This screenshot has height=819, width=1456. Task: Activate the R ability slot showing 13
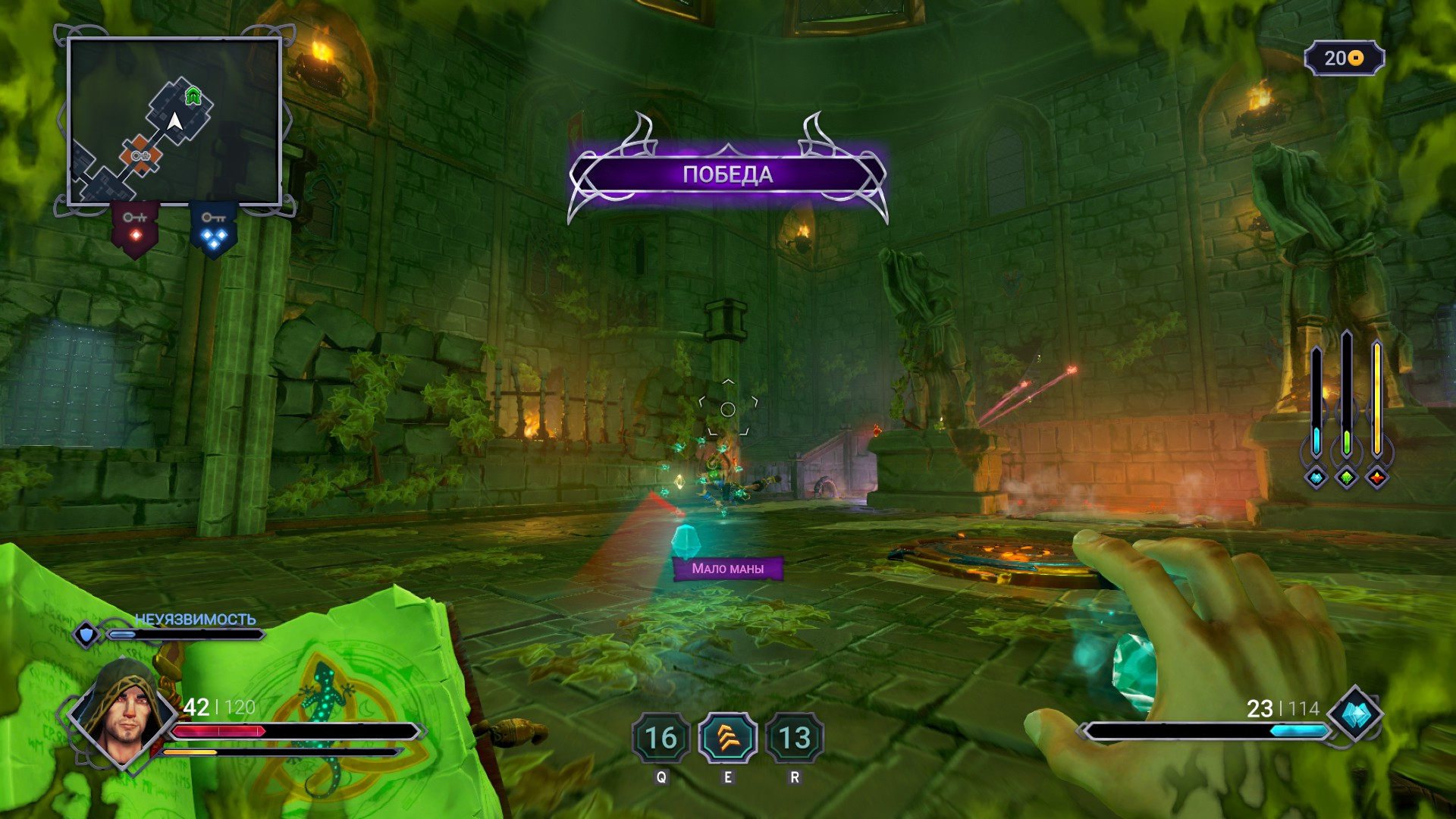tap(794, 738)
